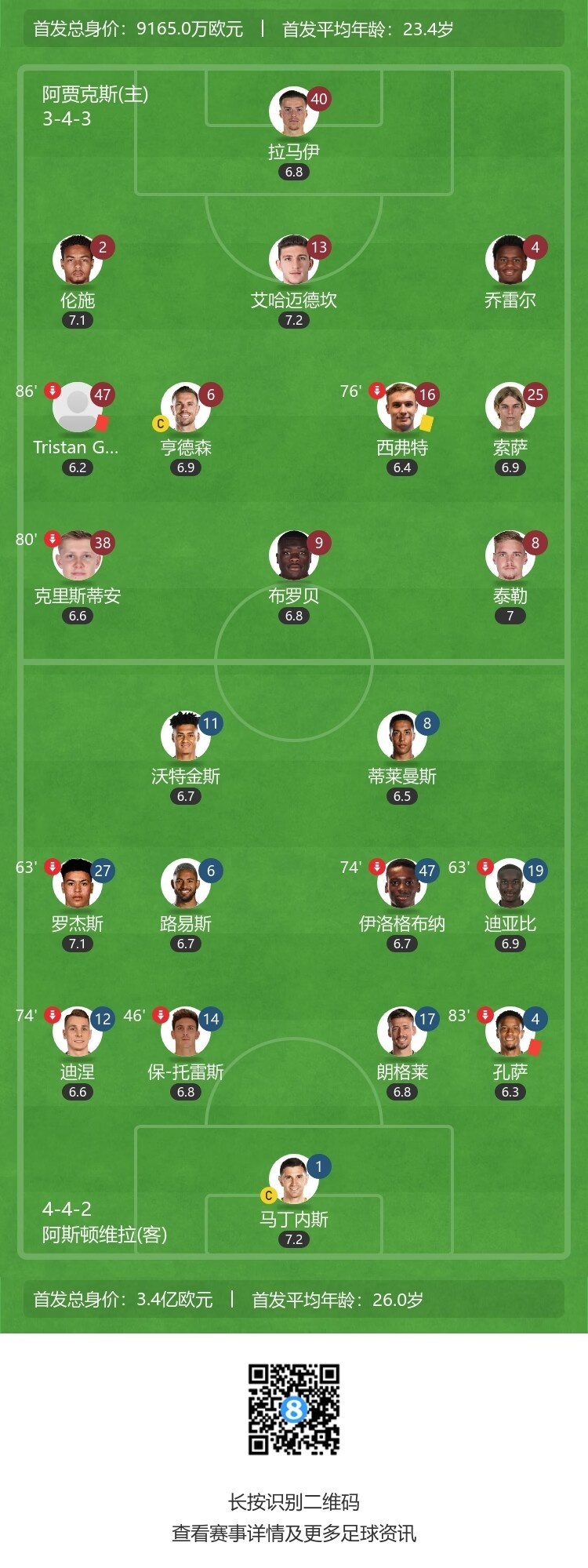This screenshot has height=1568, width=588.
Task: Select goalkeeper 拉马伊's portrait
Action: tap(293, 112)
